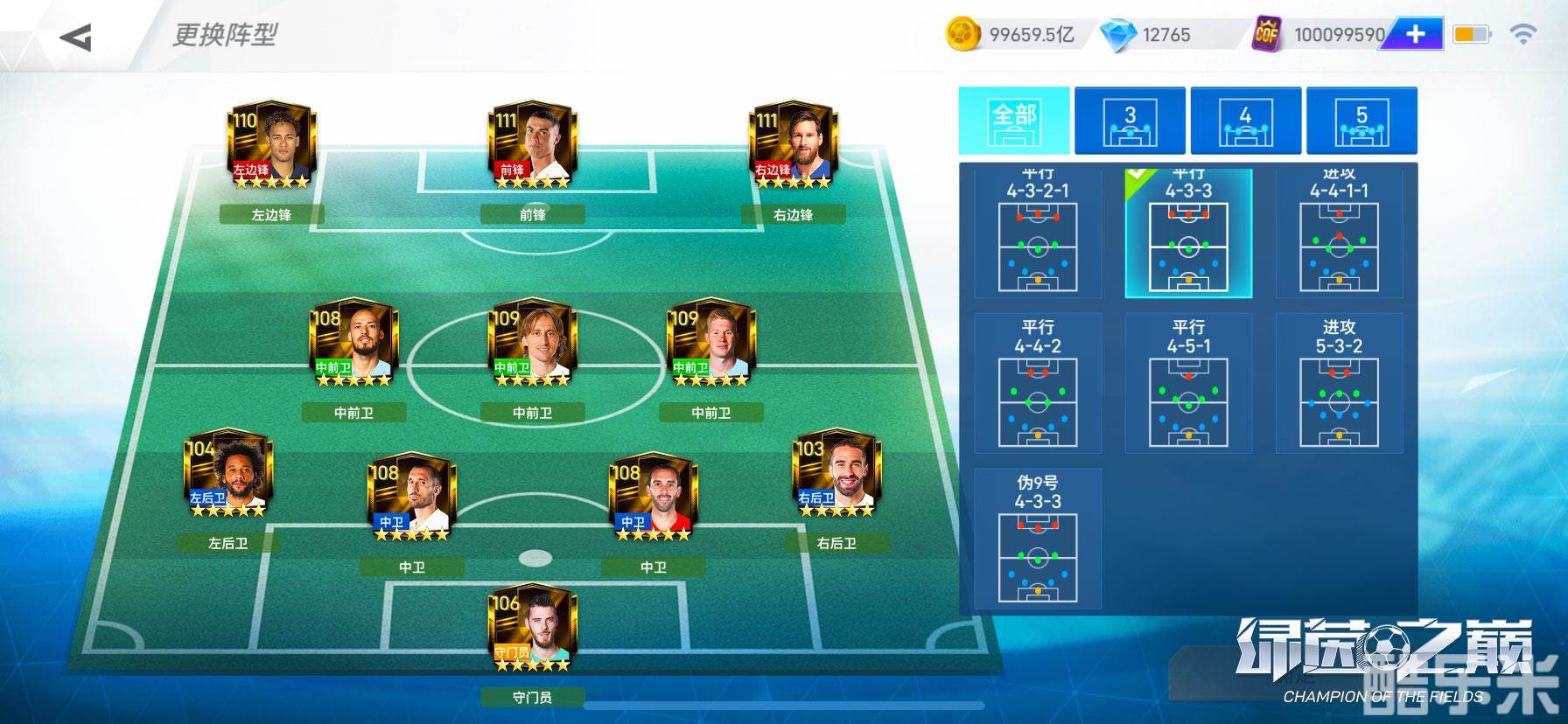Show 3-defender formations tab
This screenshot has height=724, width=1568.
click(x=1130, y=121)
